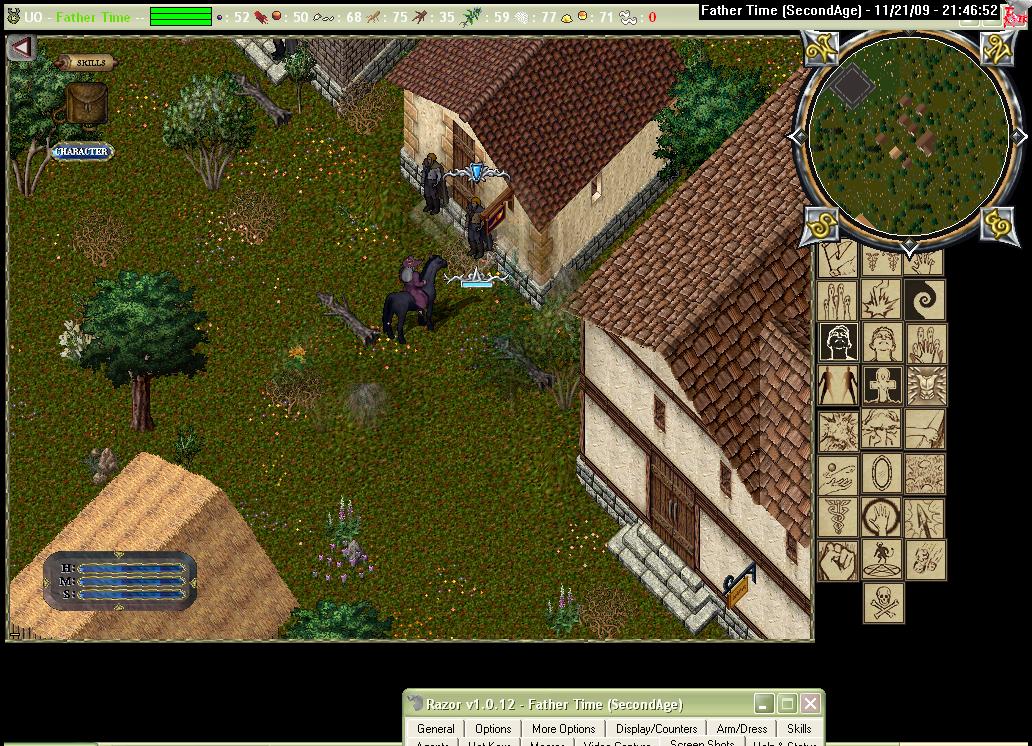Click the red triangle menu arrow

click(21, 47)
